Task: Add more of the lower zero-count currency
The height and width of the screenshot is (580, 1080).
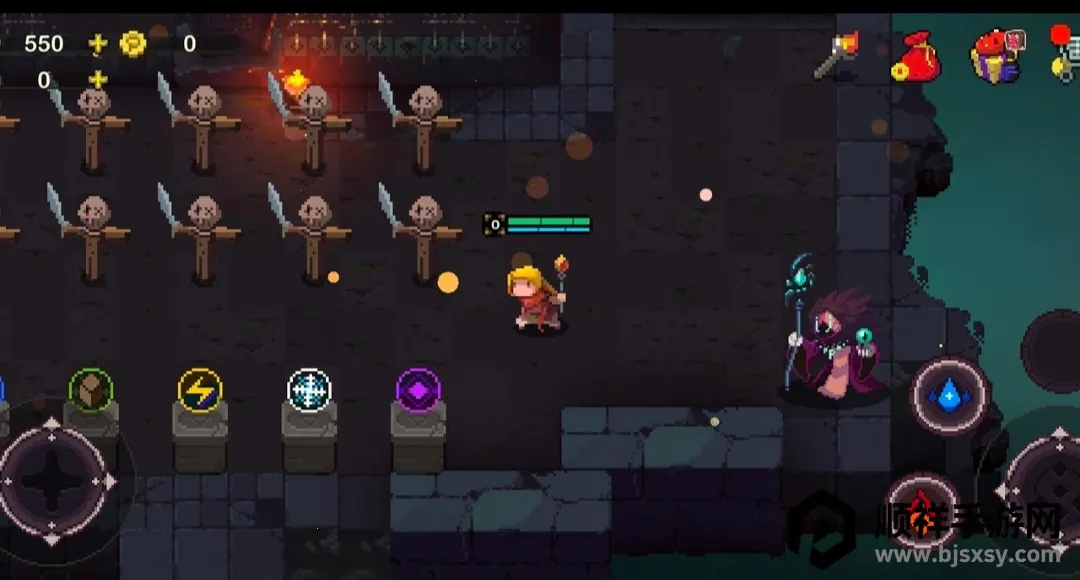Action: click(x=97, y=80)
